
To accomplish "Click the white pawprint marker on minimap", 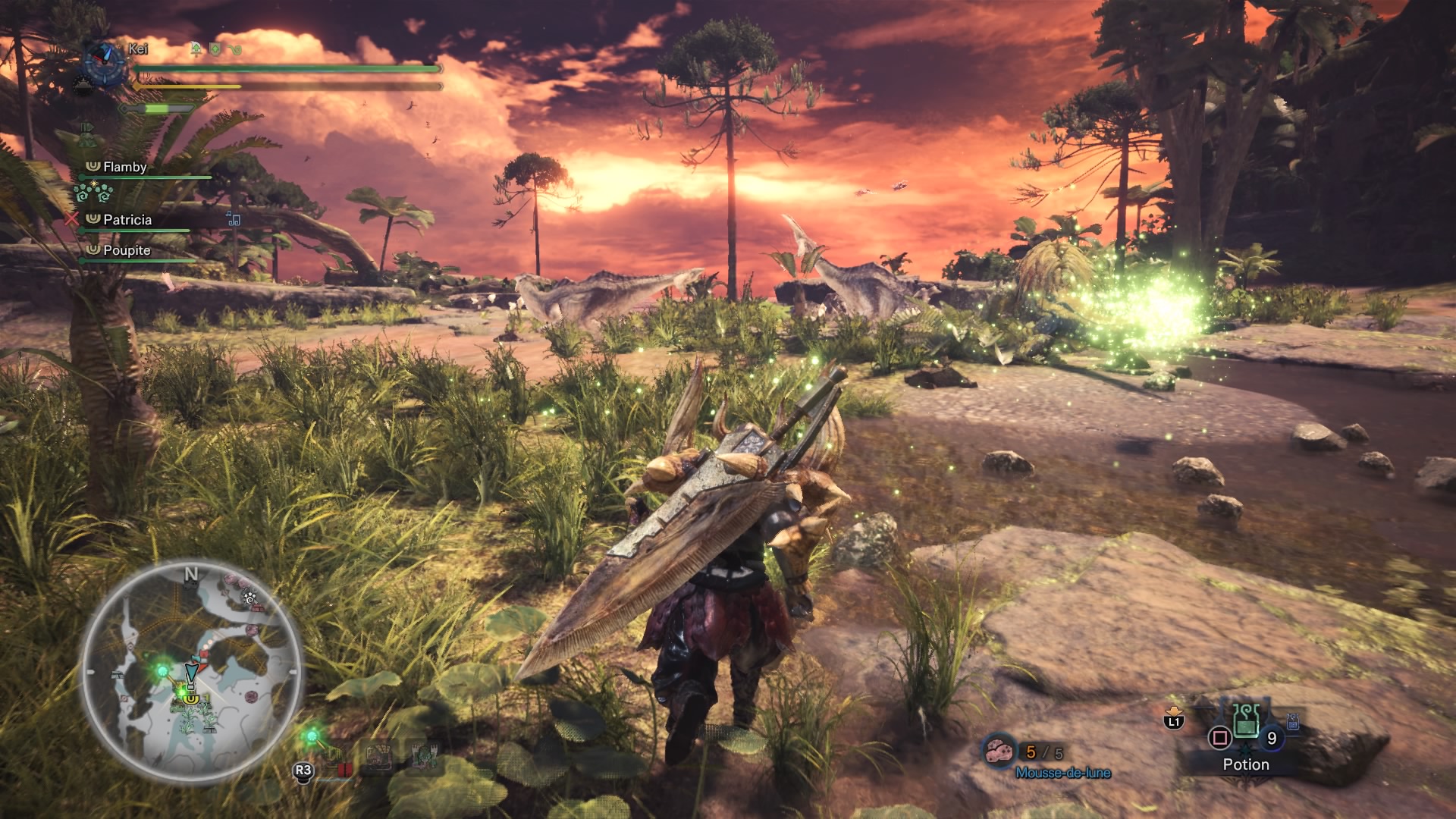I will pyautogui.click(x=249, y=598).
